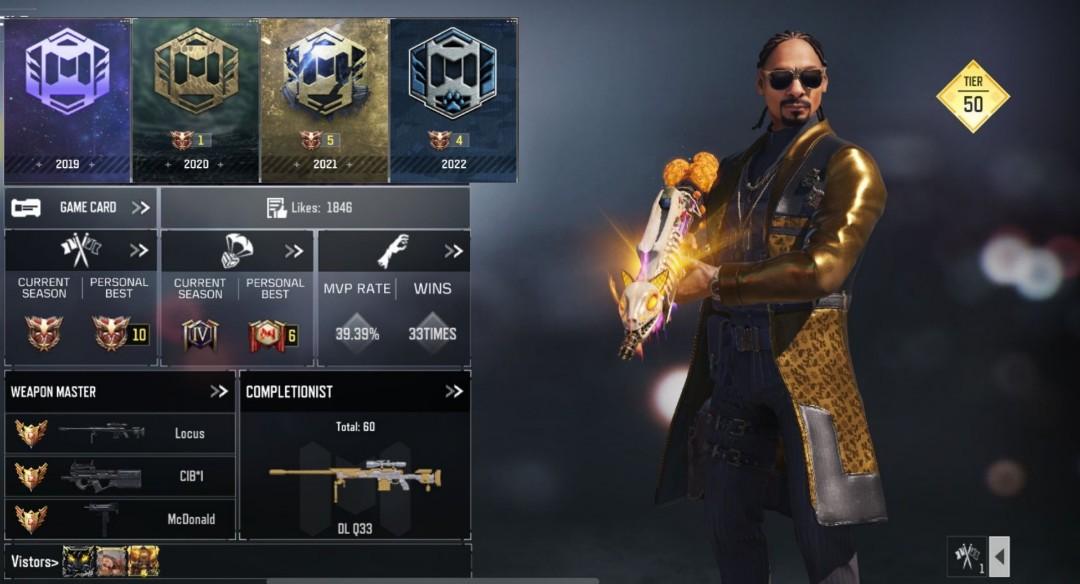Image resolution: width=1080 pixels, height=584 pixels.
Task: Open the first visitor's avatar
Action: pyautogui.click(x=78, y=561)
